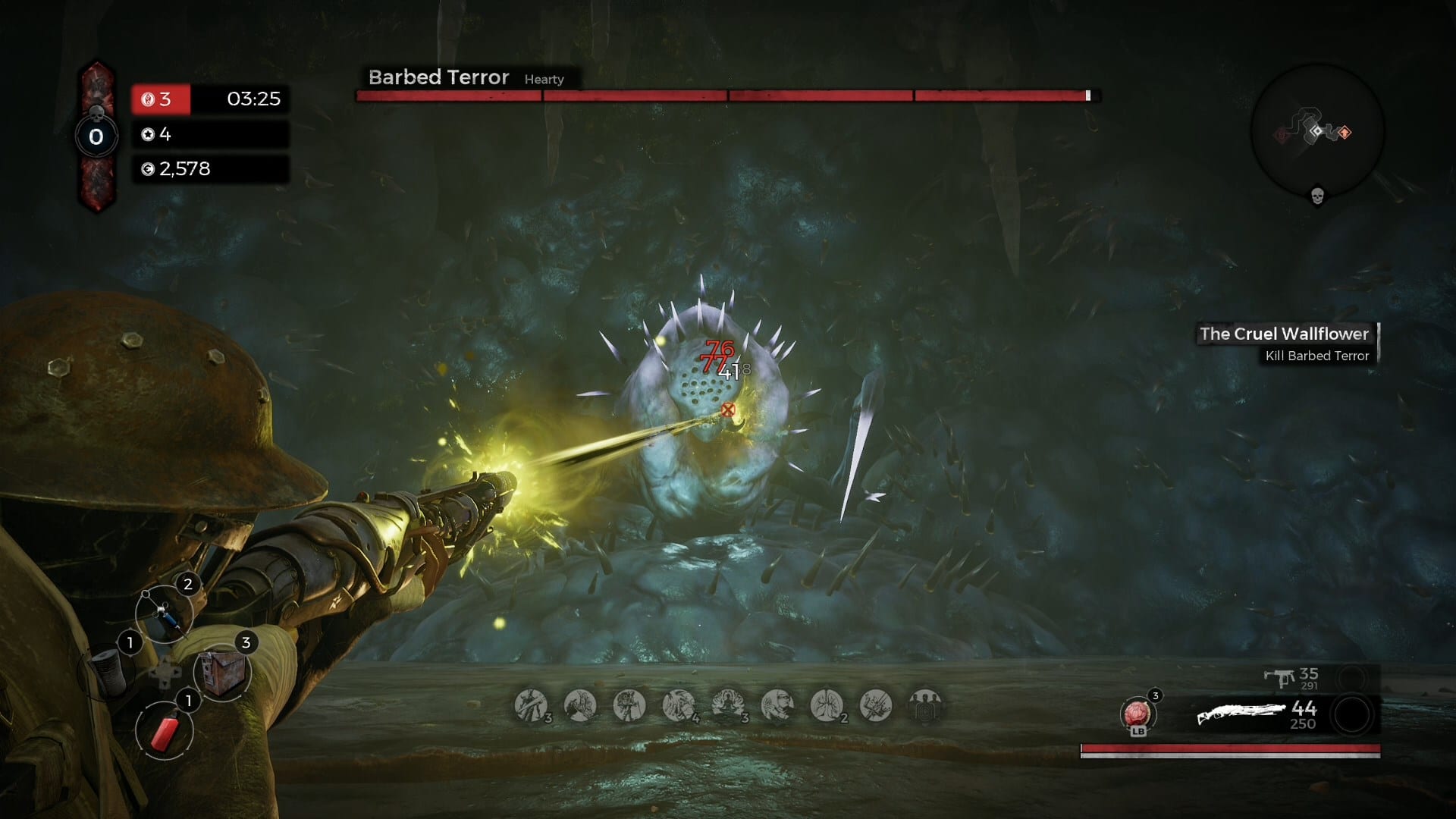Click The Cruel Wallflower quest title
Screen dimensions: 1456x819
[x=1285, y=334]
